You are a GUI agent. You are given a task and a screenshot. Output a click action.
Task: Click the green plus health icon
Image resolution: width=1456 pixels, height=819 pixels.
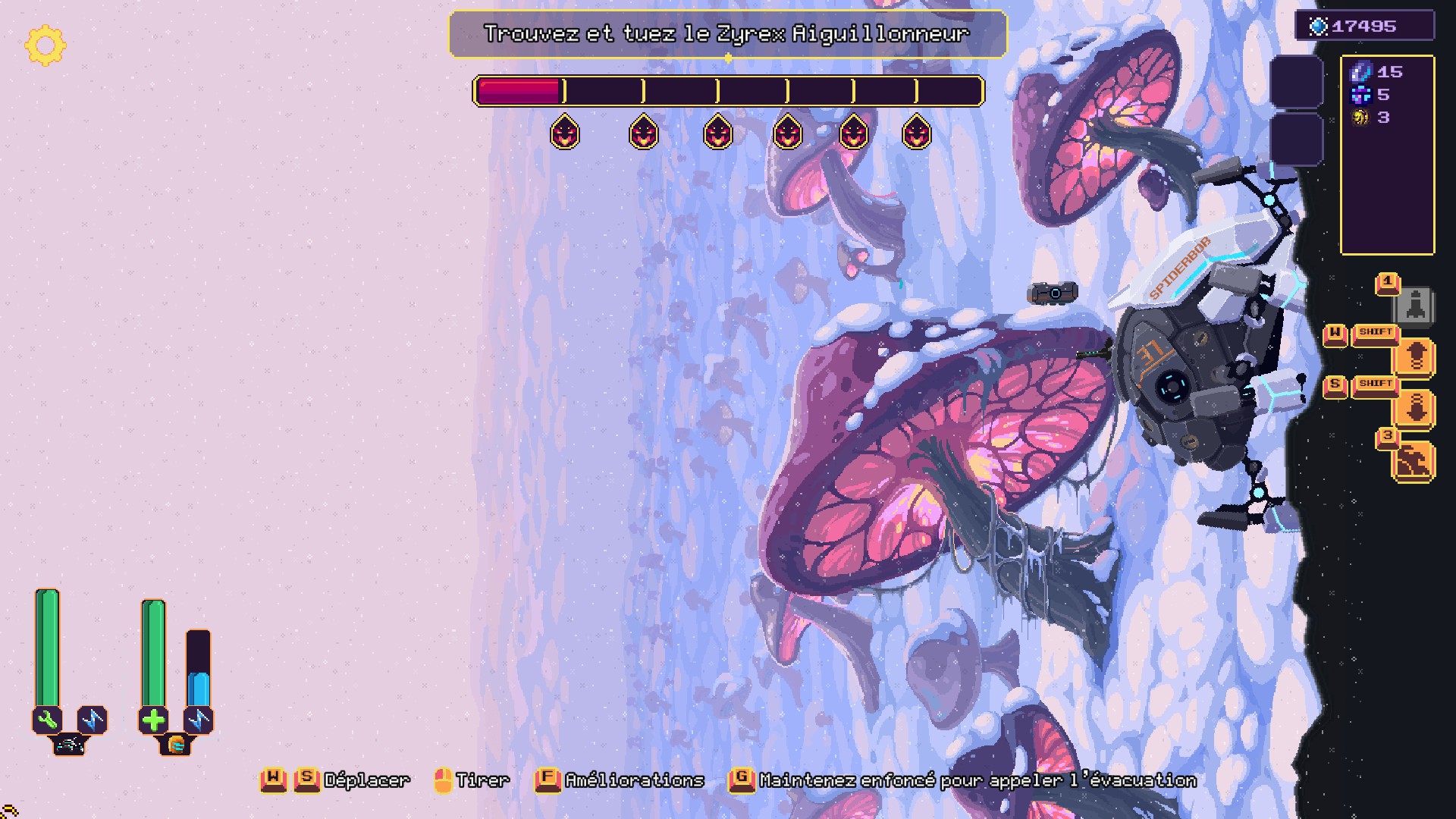click(153, 720)
